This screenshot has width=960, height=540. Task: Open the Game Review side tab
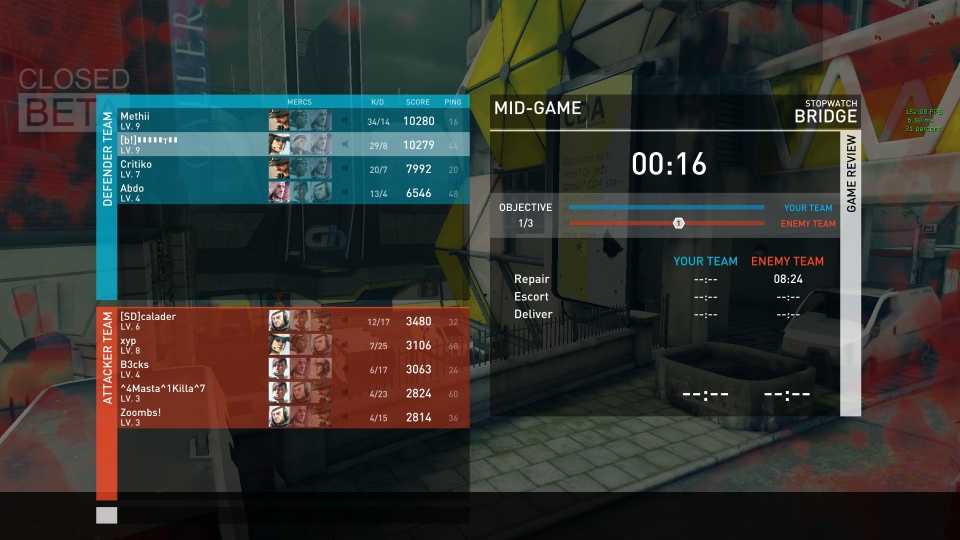click(x=851, y=180)
